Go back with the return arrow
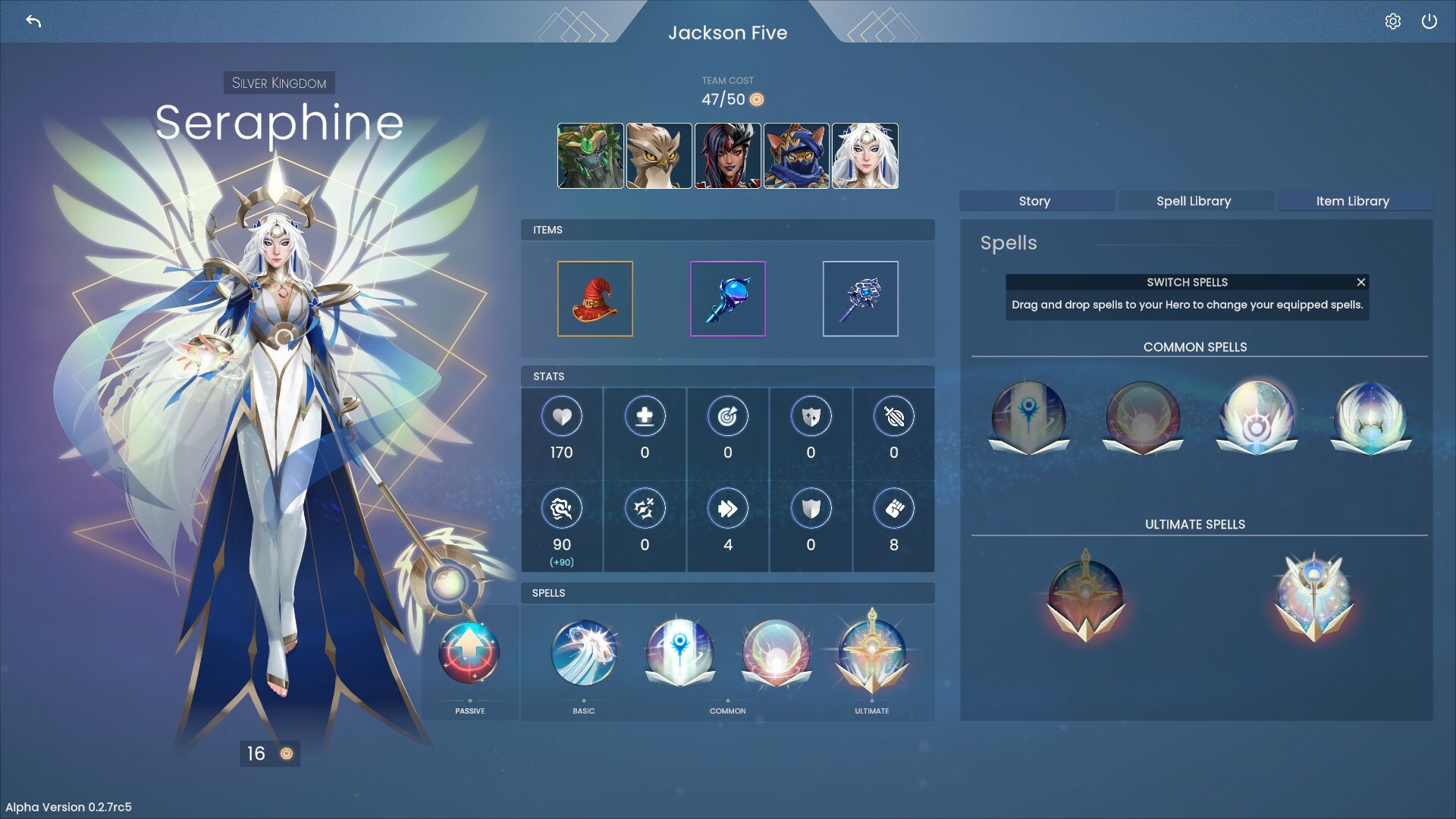Screen dimensions: 1456x819 [32, 21]
